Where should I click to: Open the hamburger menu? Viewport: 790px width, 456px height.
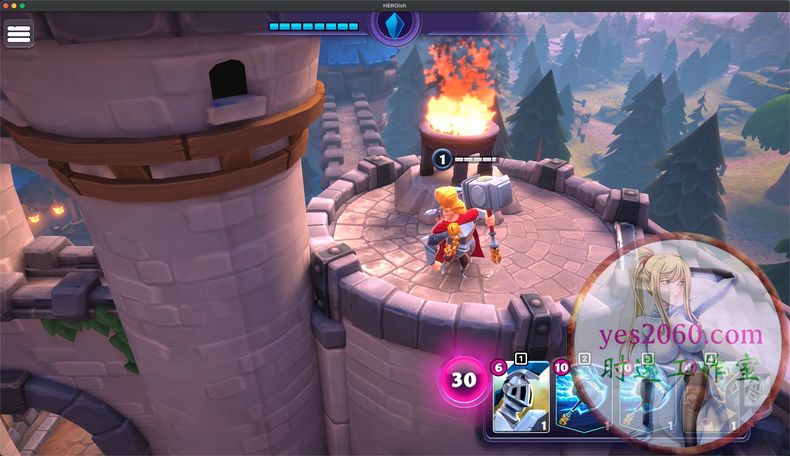(x=19, y=33)
